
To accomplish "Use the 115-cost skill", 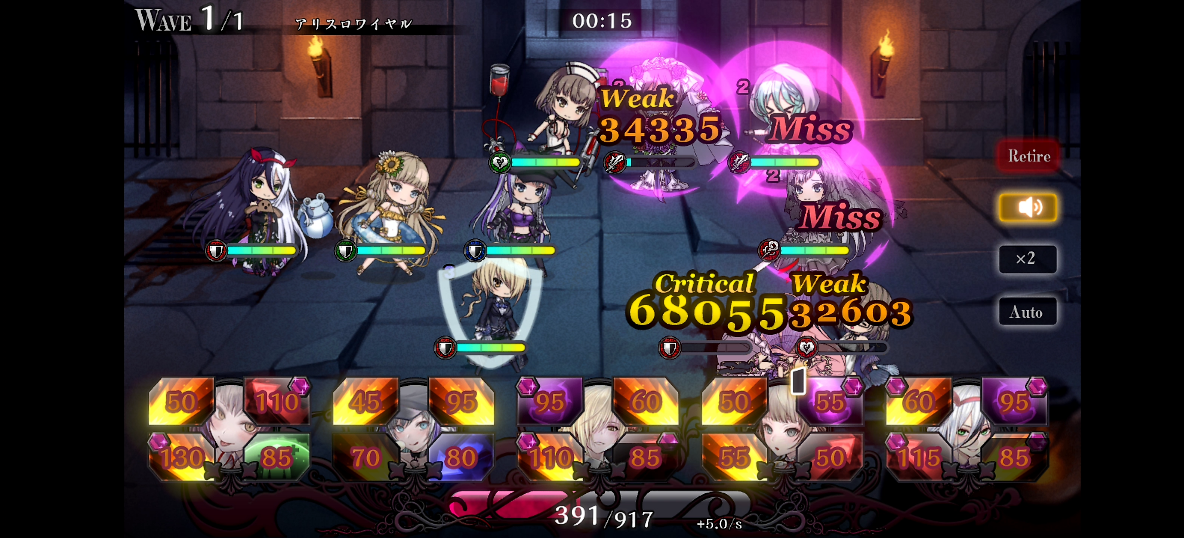I will tap(918, 458).
